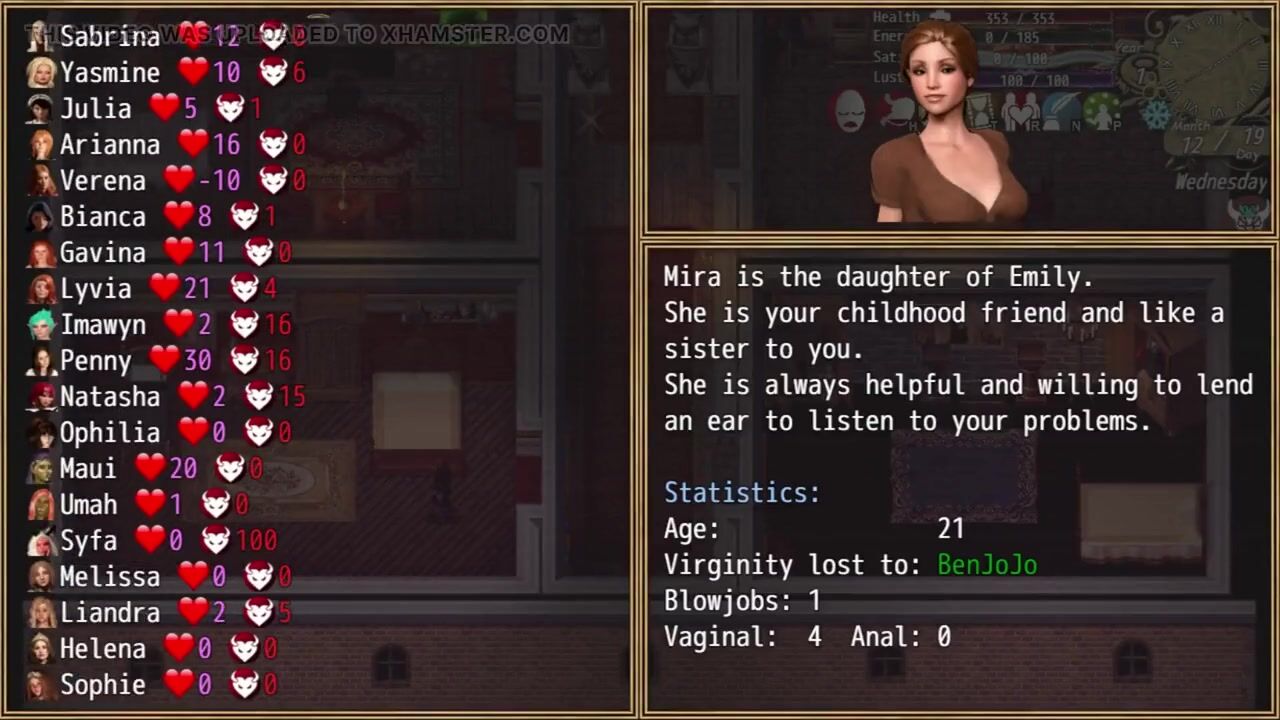
Task: Select Helena's list entry
Action: pos(102,649)
